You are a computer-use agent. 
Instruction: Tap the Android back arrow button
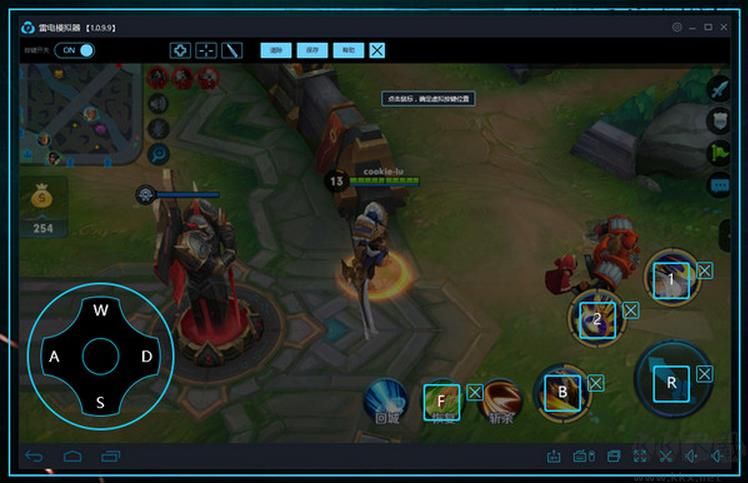(x=34, y=457)
